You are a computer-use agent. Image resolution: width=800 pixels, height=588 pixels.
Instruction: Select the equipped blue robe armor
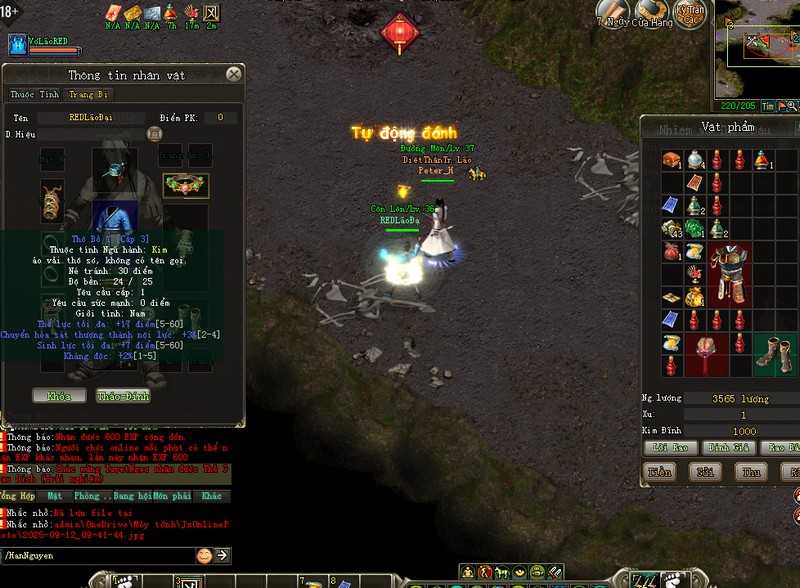point(114,217)
